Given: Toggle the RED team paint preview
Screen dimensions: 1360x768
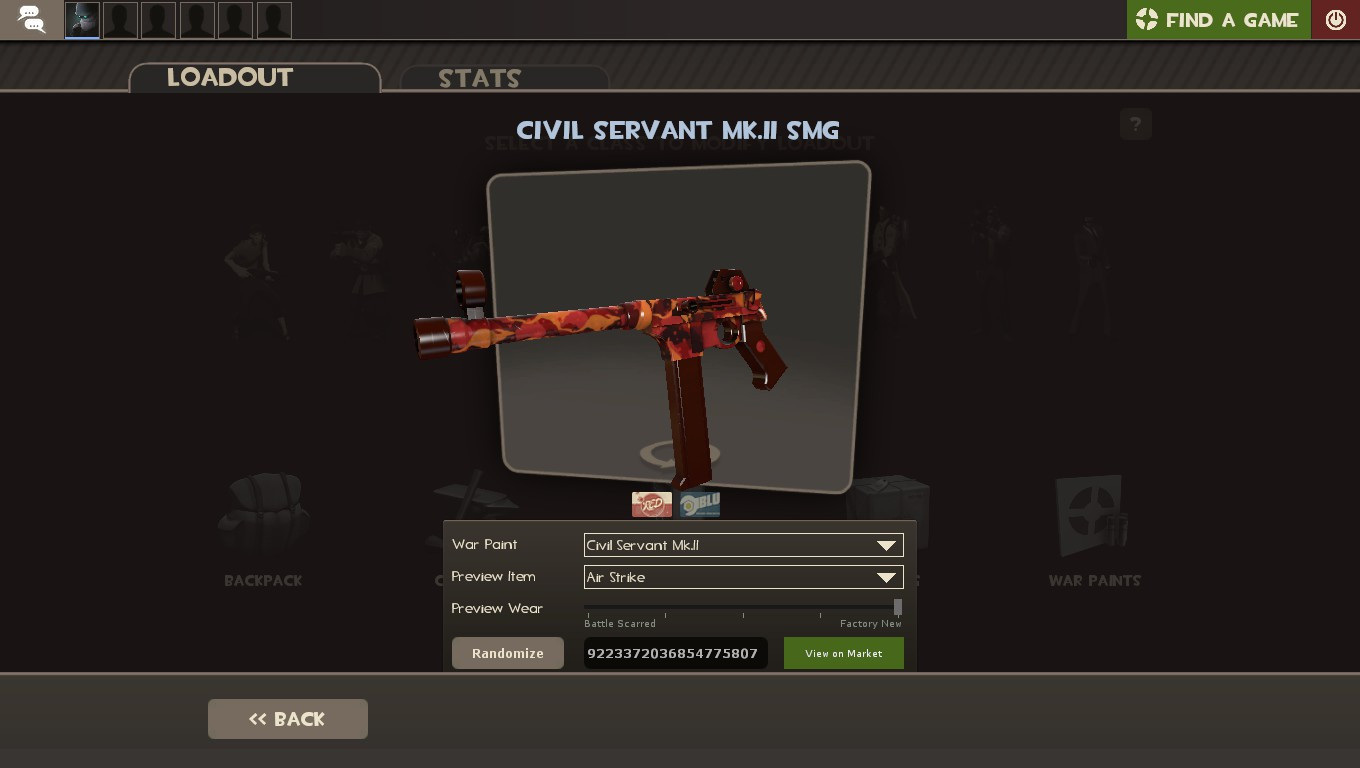Looking at the screenshot, I should tap(652, 505).
